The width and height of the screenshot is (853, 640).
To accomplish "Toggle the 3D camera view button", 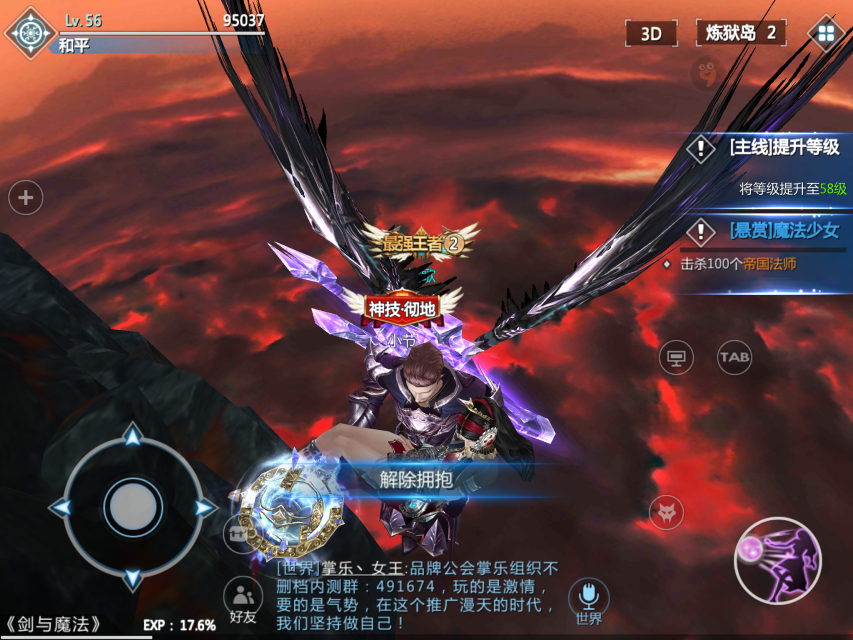I will (651, 33).
